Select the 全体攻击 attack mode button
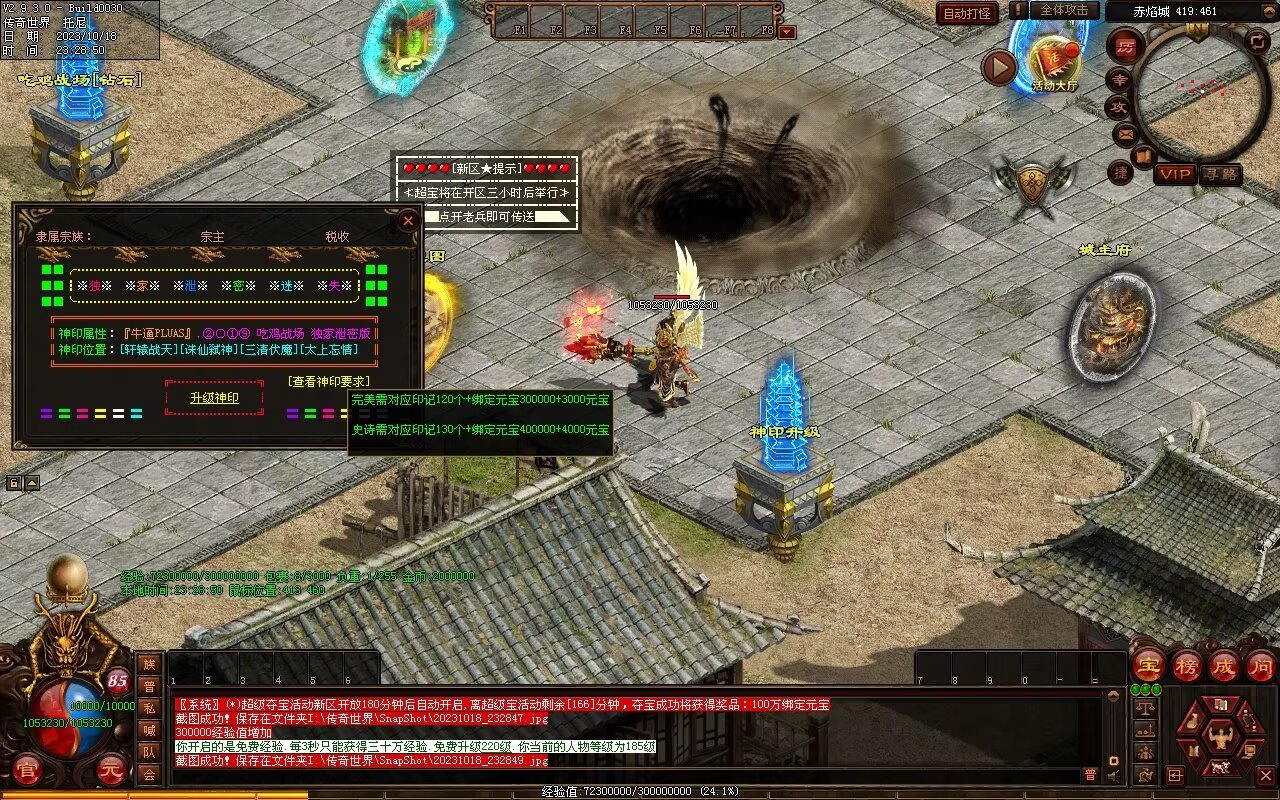The width and height of the screenshot is (1280, 800). (x=1064, y=10)
